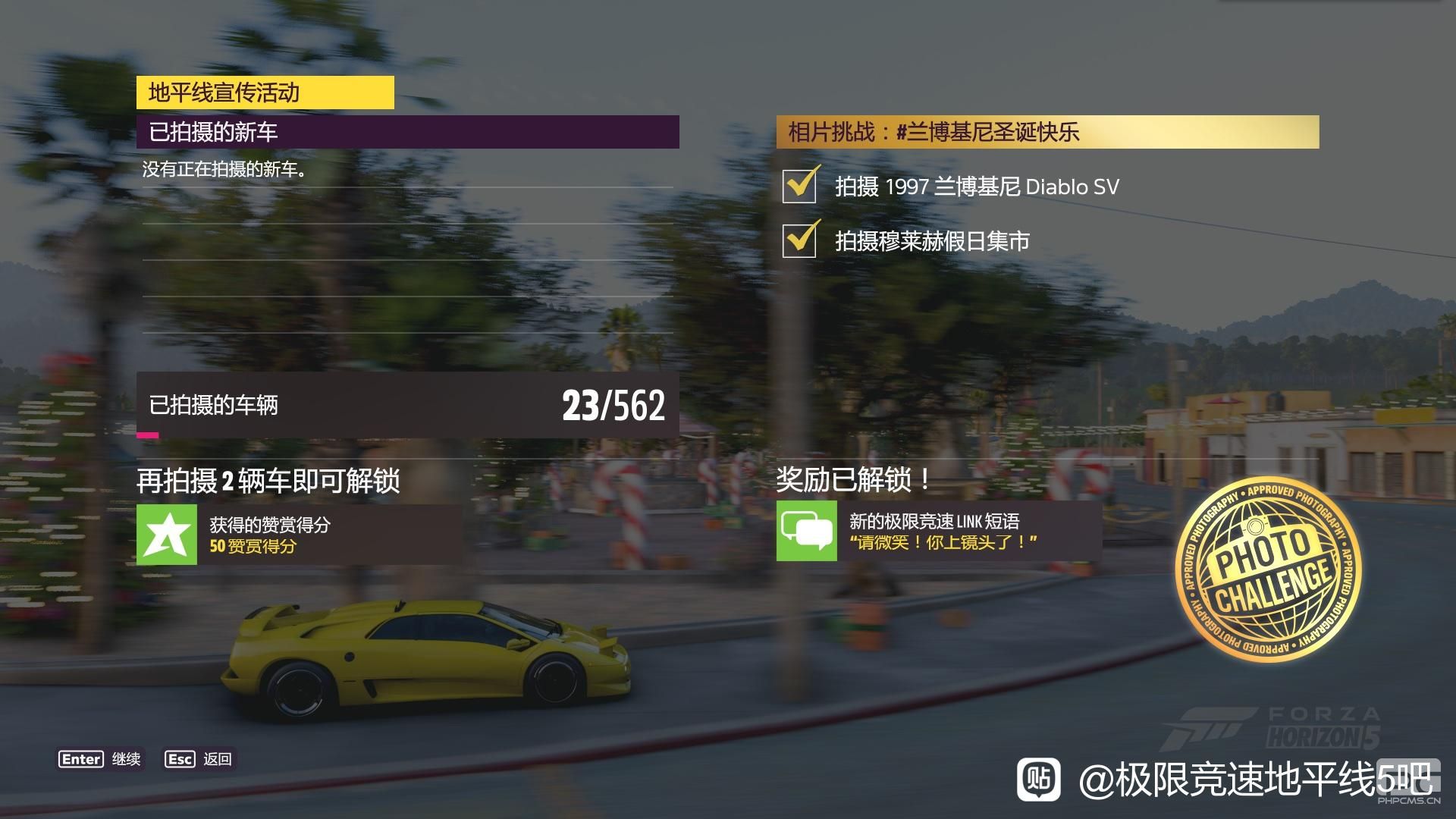The image size is (1456, 819).
Task: Select the 已拍摄的车辆 23/562 progress row
Action: click(407, 405)
